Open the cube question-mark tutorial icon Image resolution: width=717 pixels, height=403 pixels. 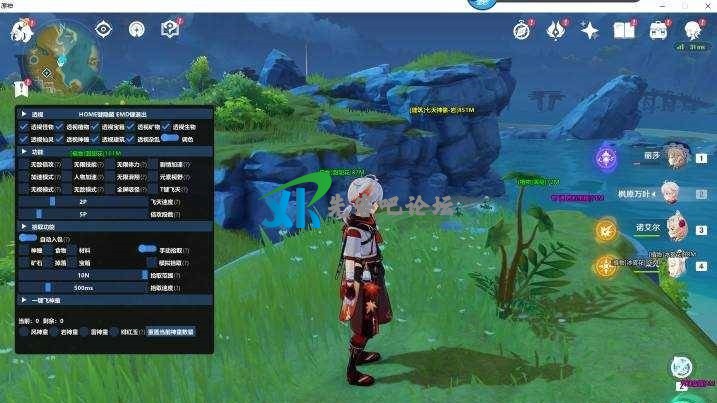point(170,29)
